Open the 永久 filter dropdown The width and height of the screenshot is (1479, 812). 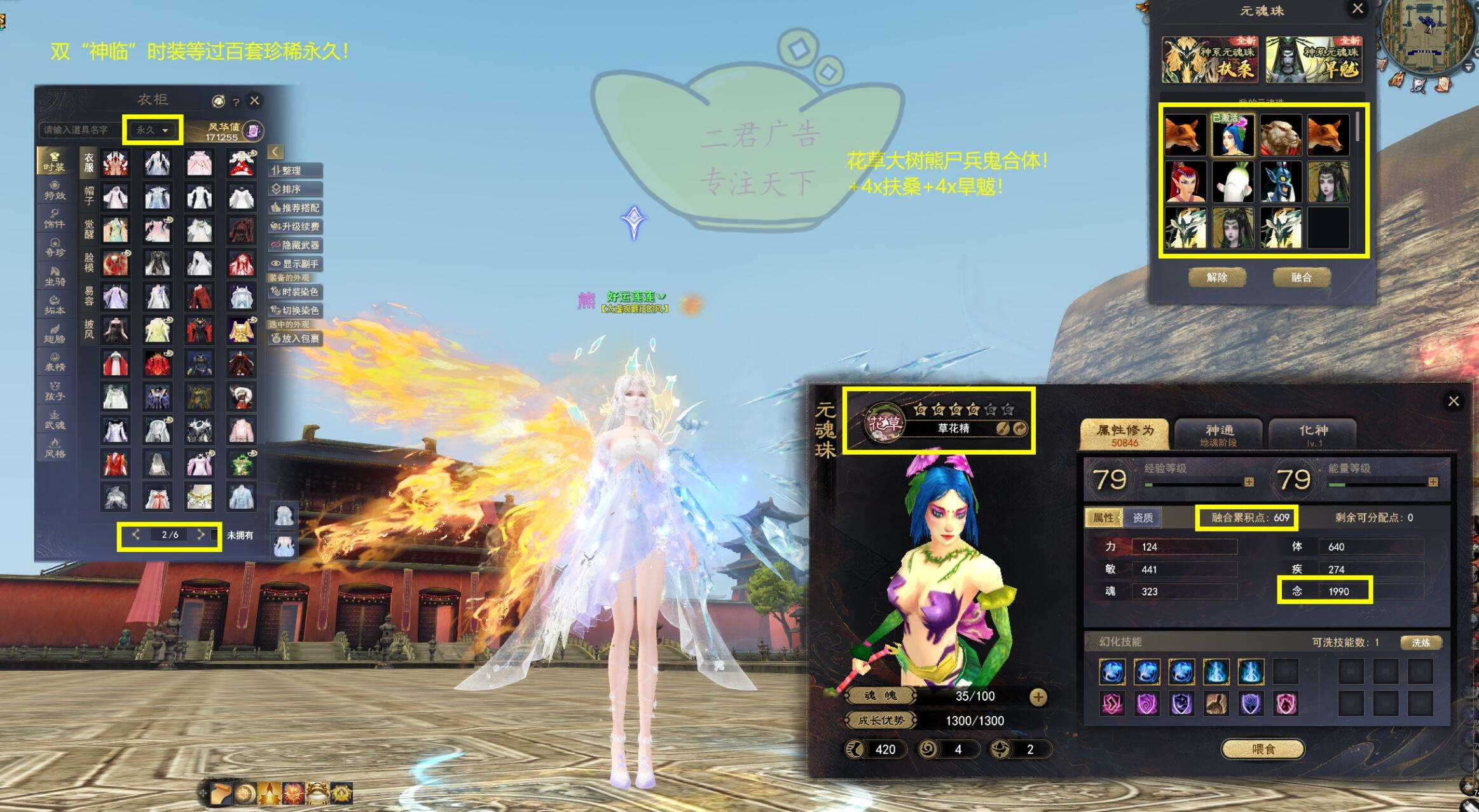[153, 130]
